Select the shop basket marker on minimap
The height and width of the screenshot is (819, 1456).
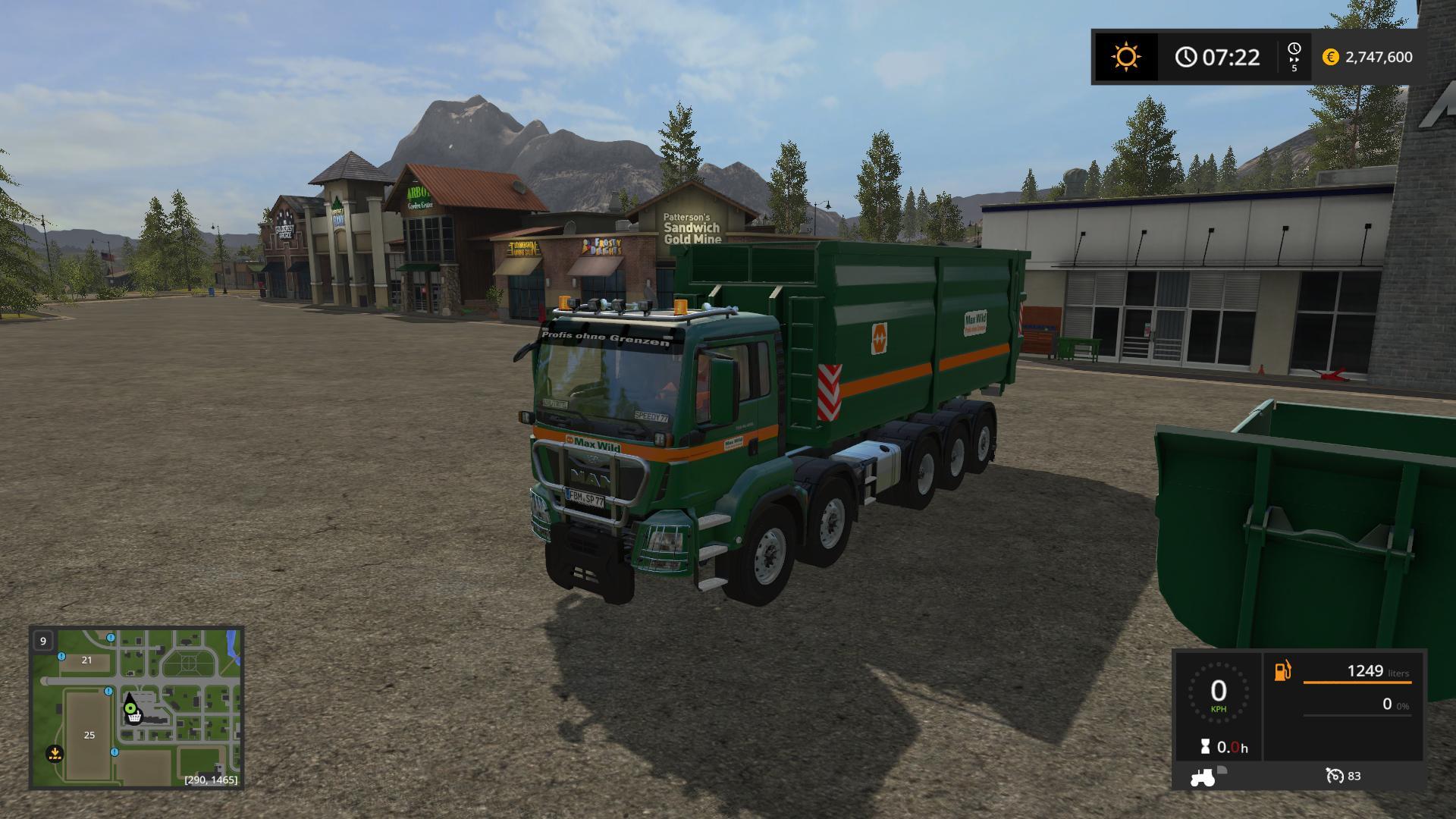[134, 717]
